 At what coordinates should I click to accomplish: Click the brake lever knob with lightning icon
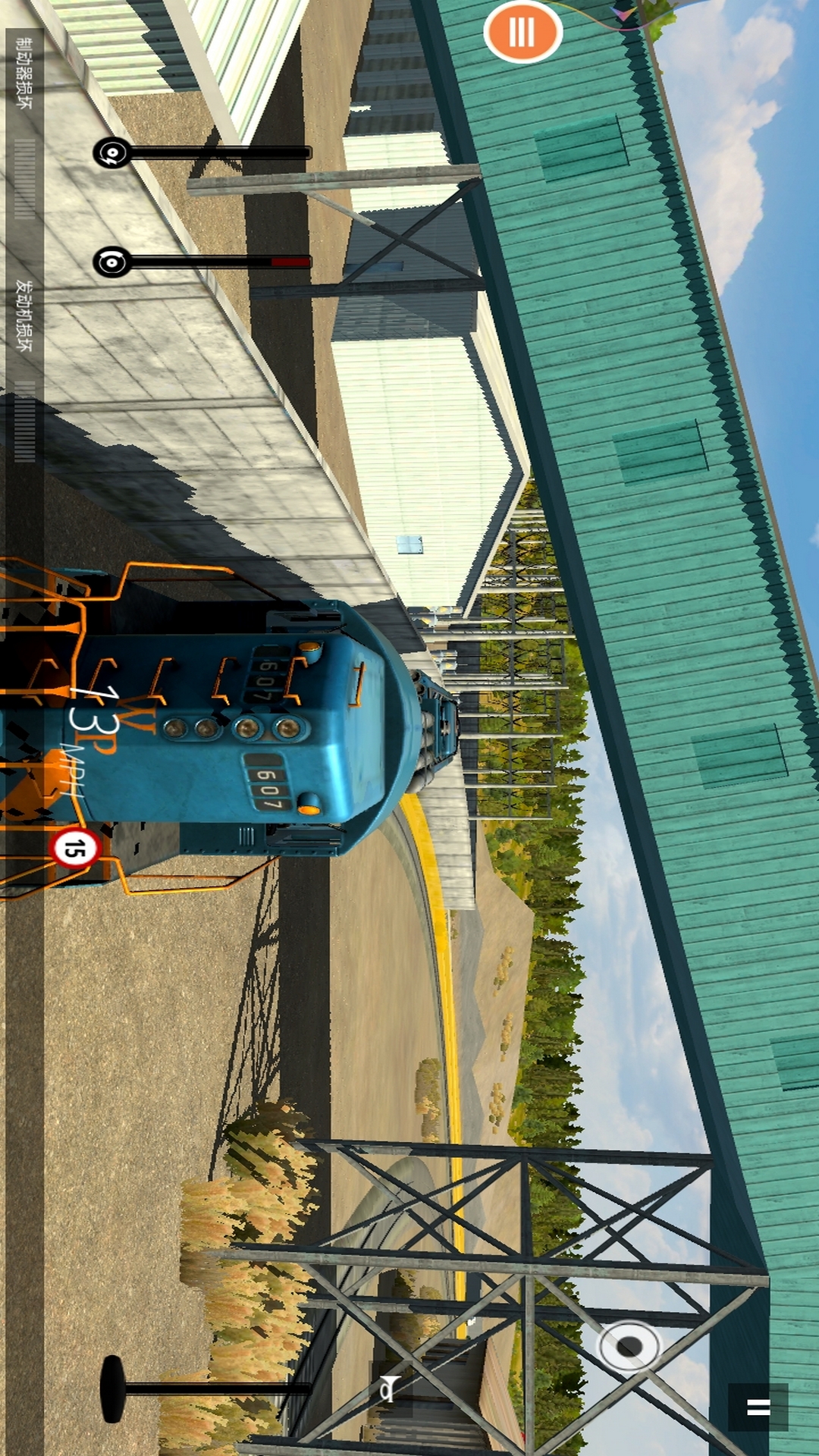[x=111, y=152]
